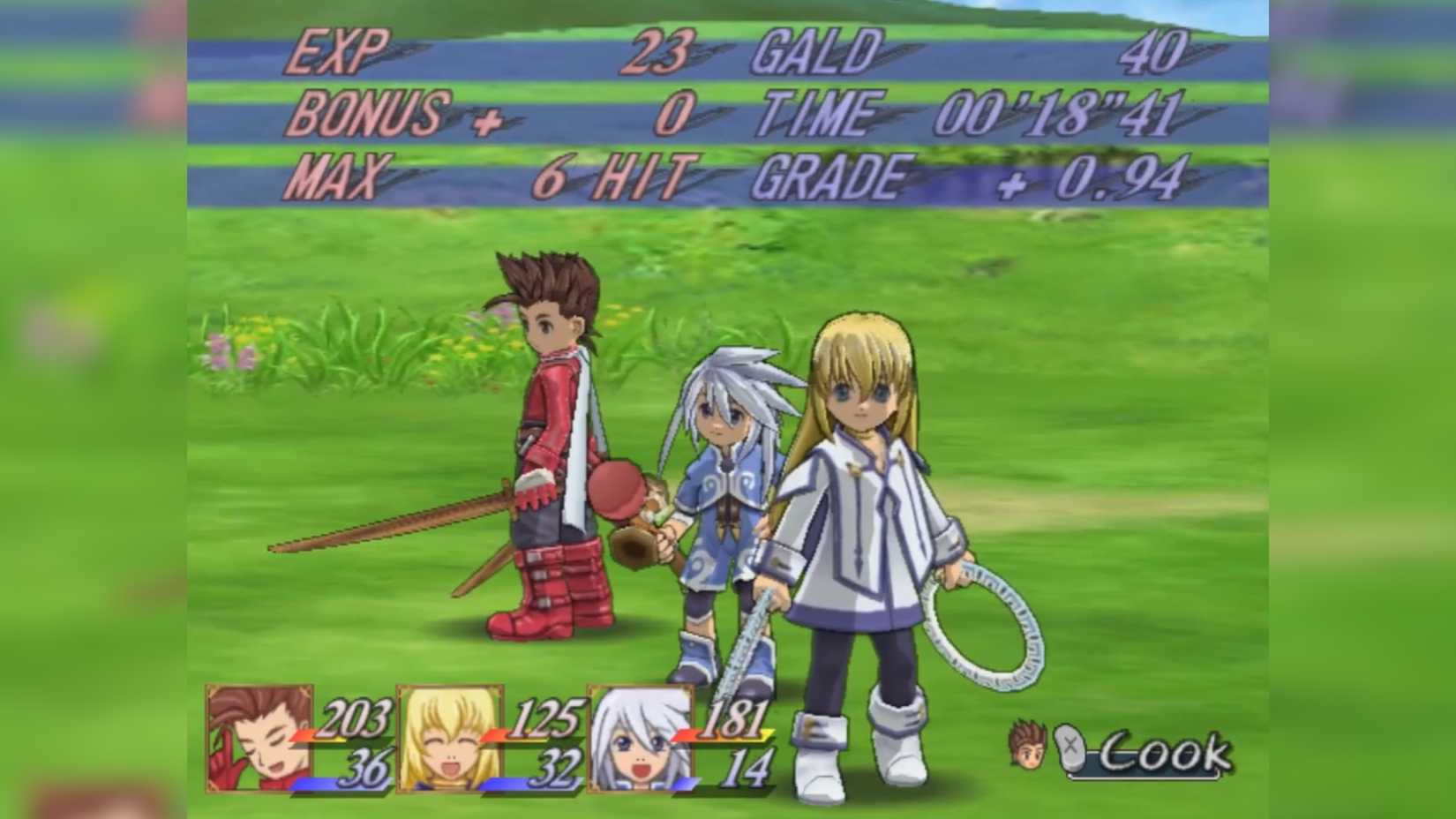Toggle the battle TIME readout 00'18"41

tap(1059, 112)
